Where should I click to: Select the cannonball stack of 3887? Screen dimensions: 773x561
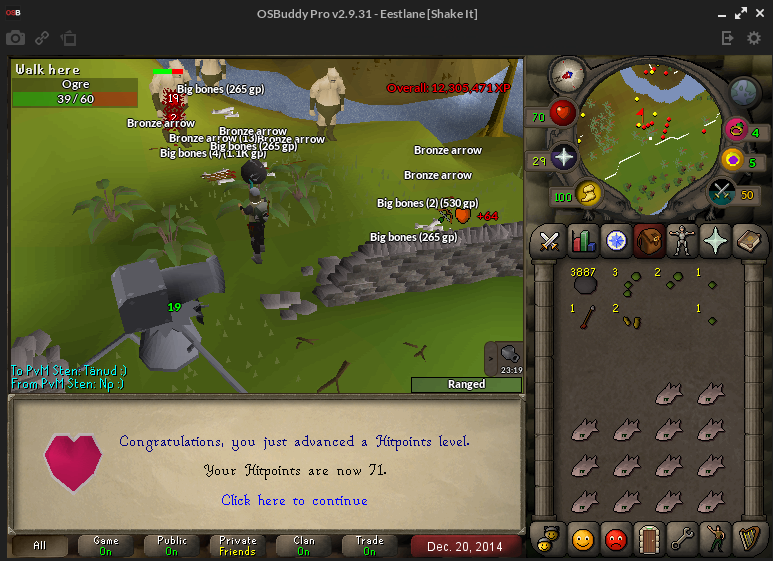(x=584, y=285)
